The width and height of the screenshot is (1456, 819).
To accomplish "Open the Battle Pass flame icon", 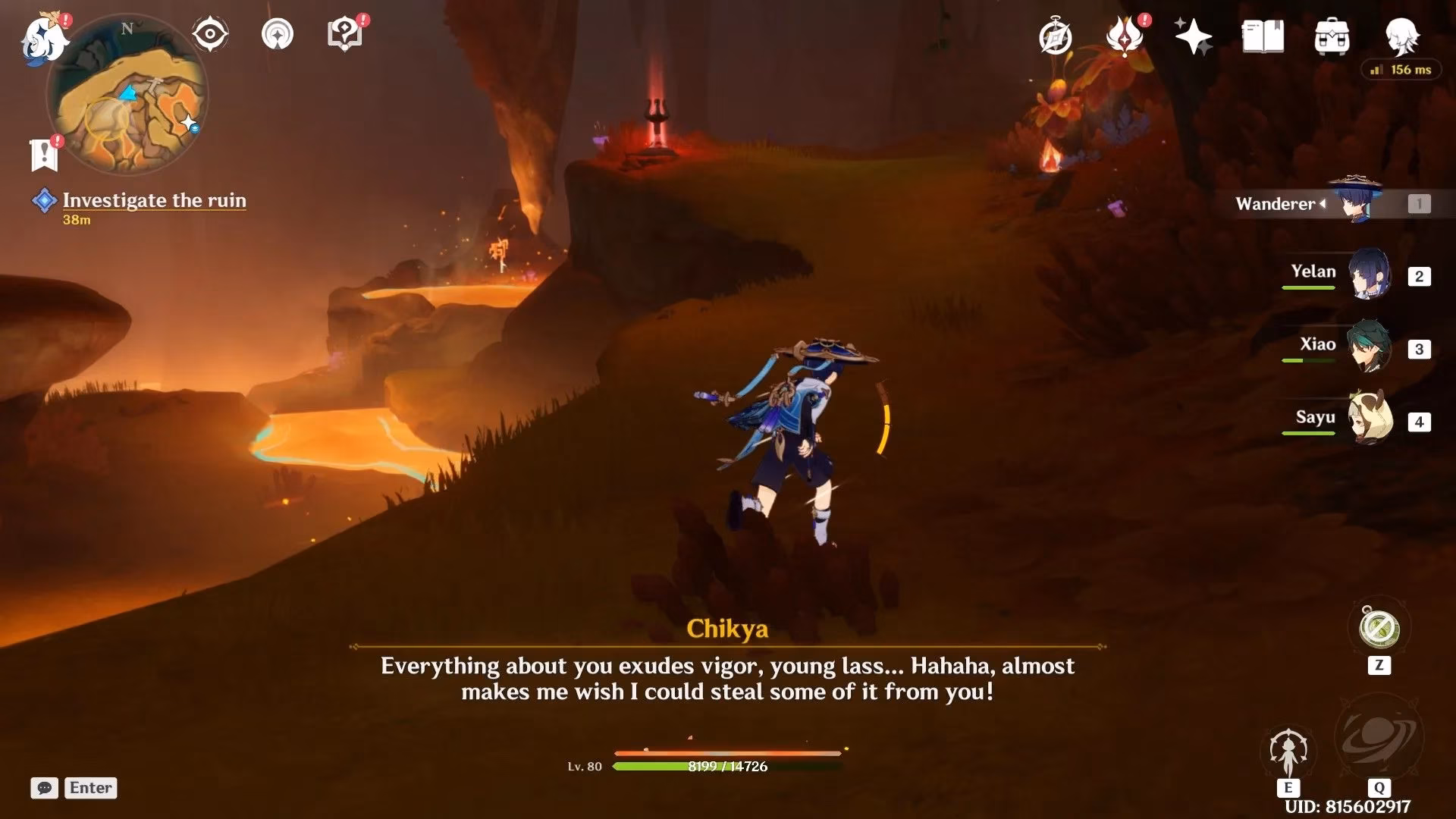I will click(1125, 36).
